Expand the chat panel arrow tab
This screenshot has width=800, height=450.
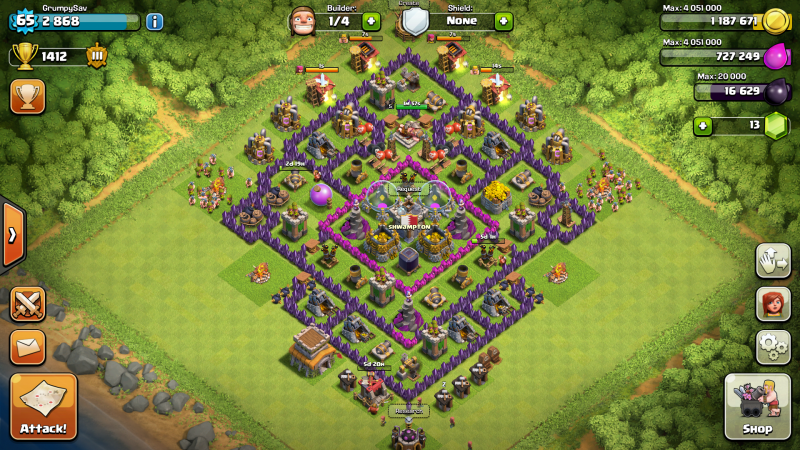coord(12,235)
